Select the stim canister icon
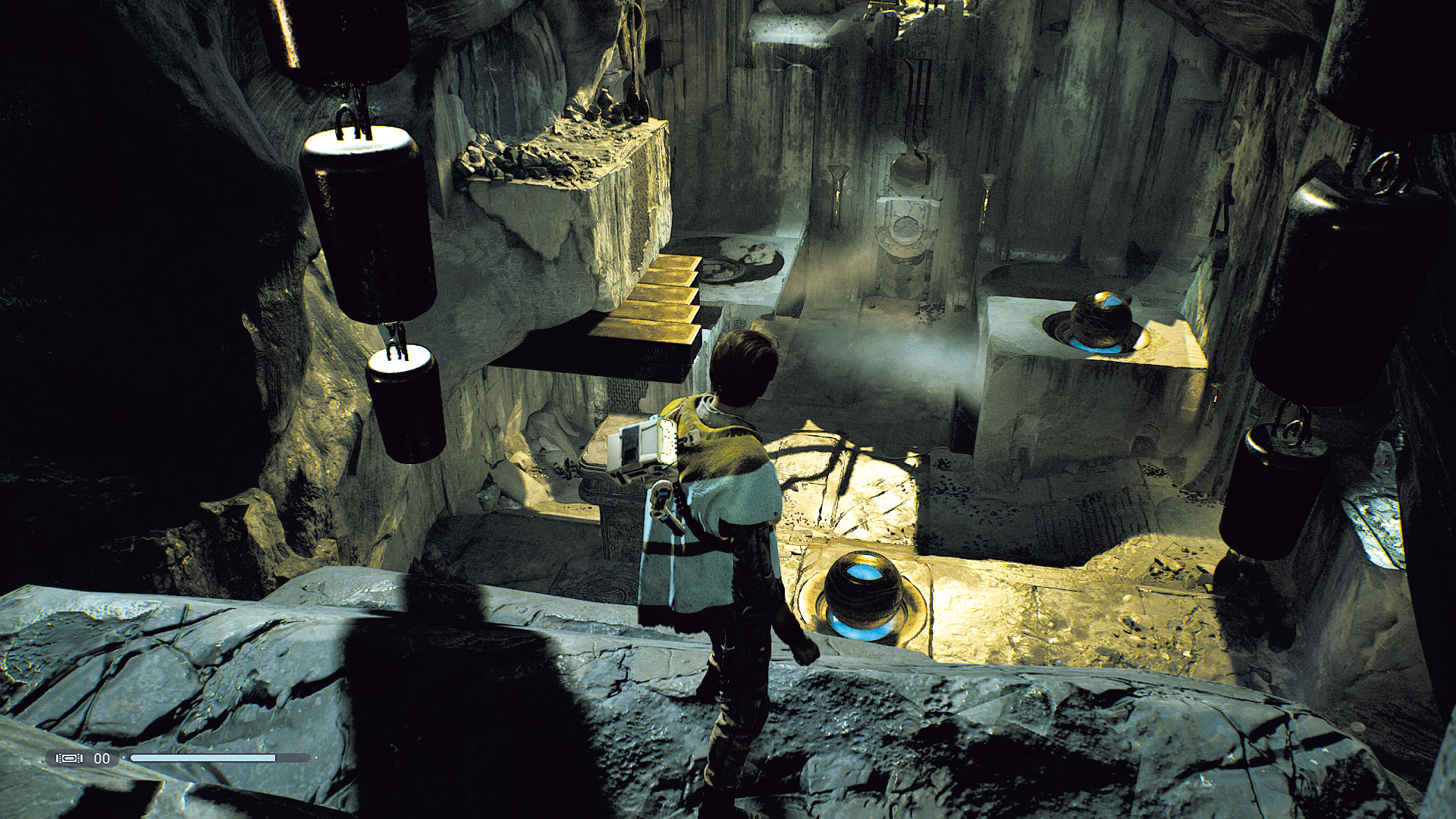1456x819 pixels. (x=69, y=758)
